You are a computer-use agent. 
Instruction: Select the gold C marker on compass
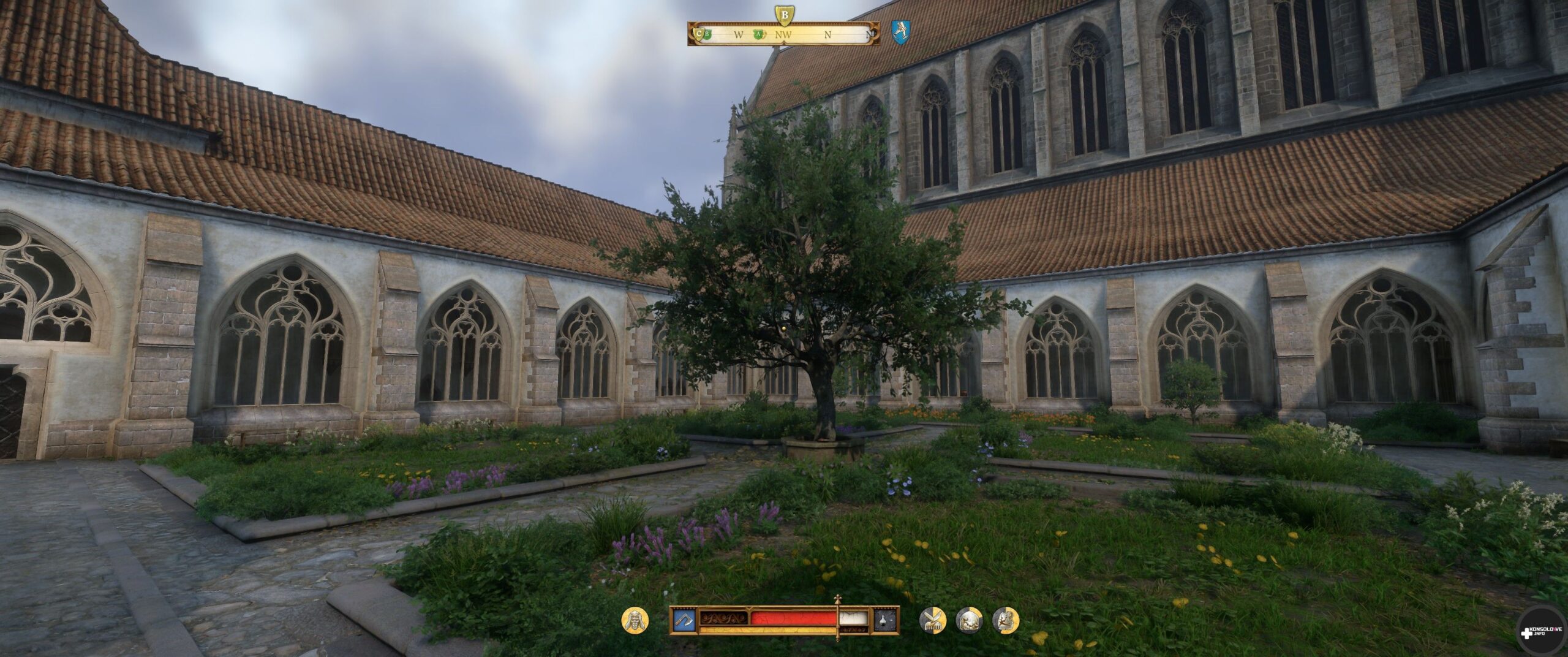coord(699,34)
